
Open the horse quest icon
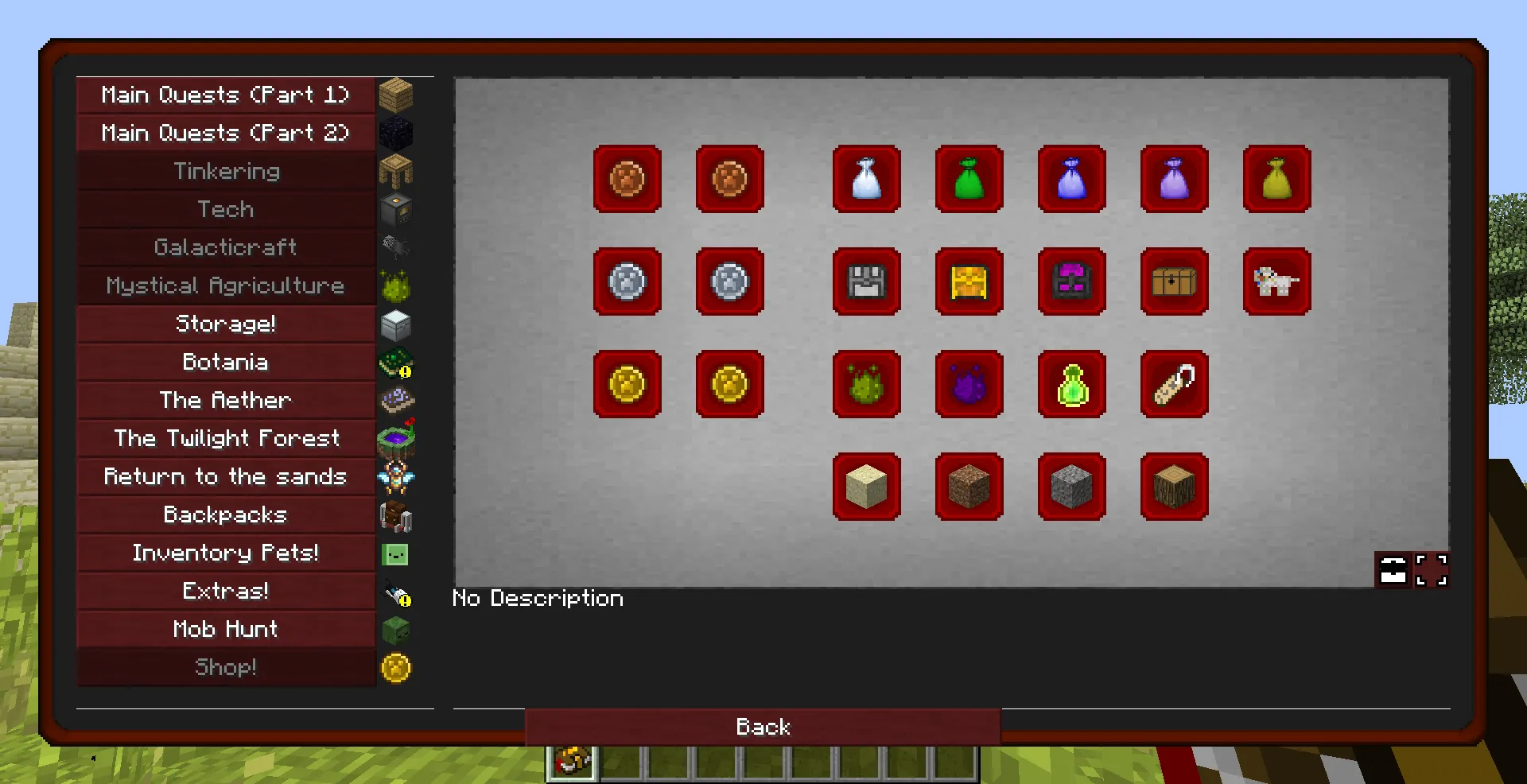(1277, 282)
